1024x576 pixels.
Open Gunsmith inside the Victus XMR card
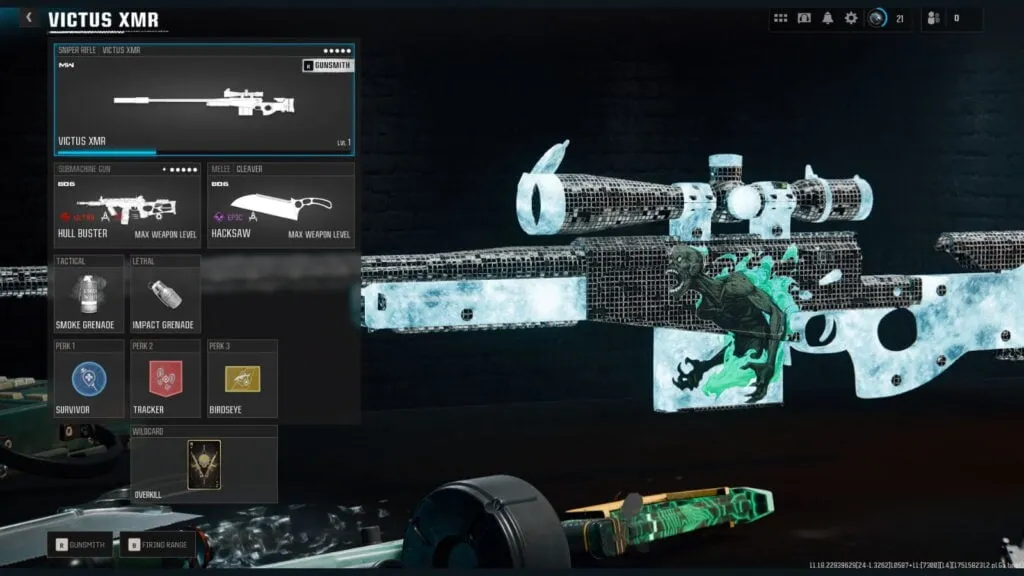326,66
